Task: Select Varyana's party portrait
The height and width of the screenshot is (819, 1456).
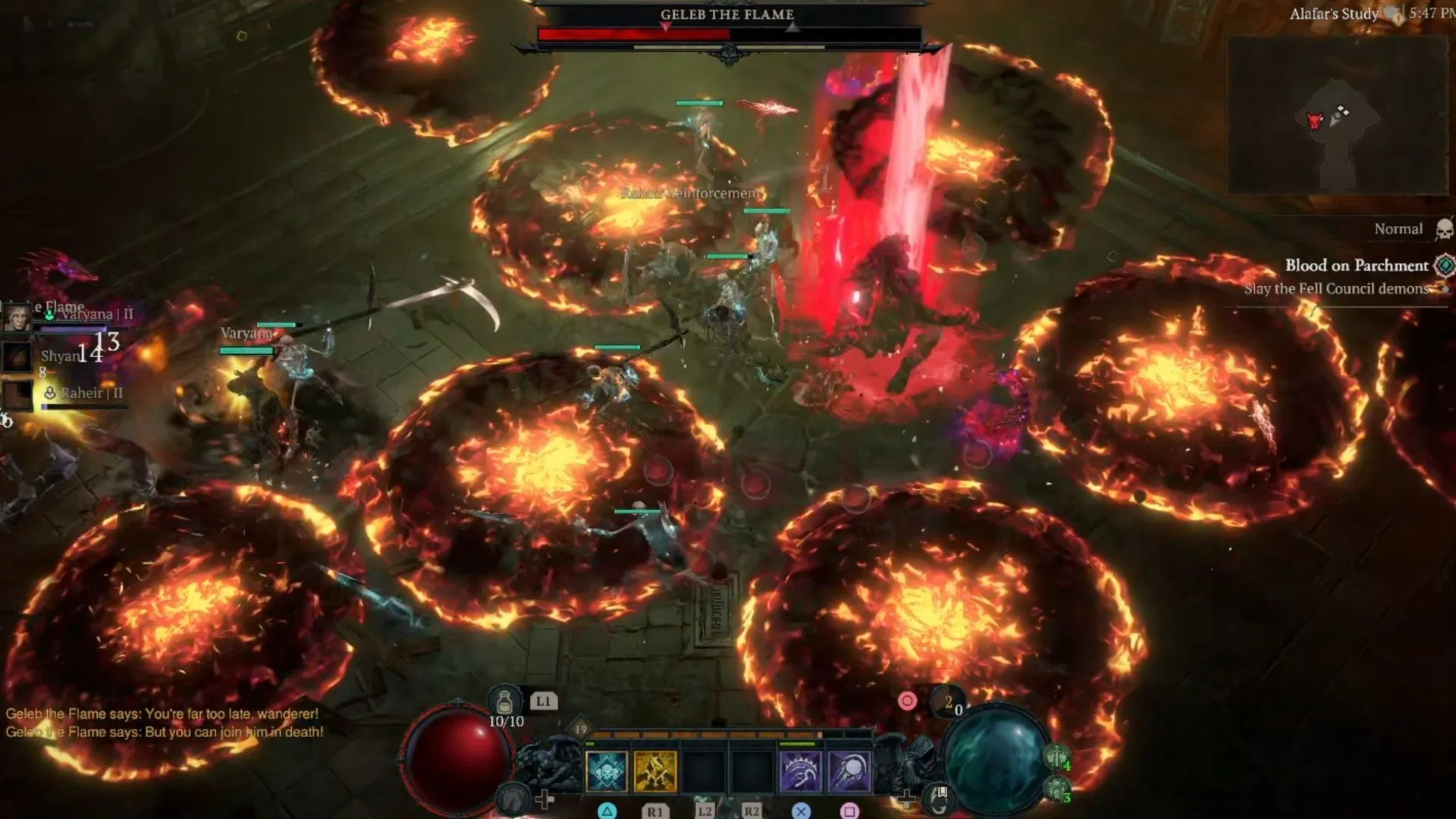Action: pyautogui.click(x=17, y=317)
